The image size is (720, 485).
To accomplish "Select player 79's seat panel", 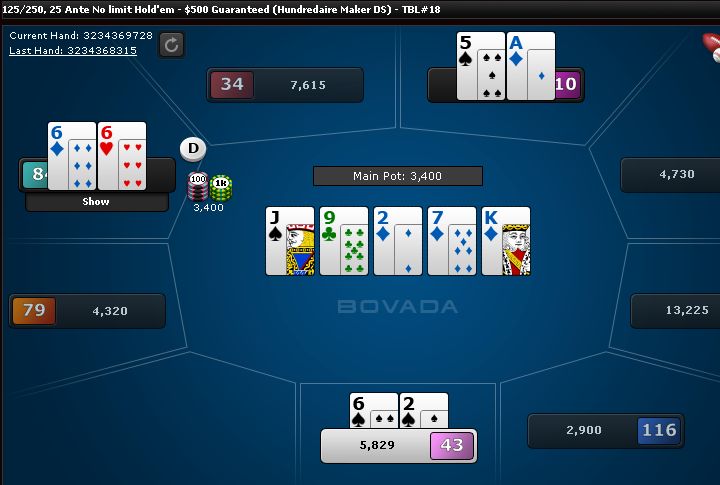I will [87, 311].
